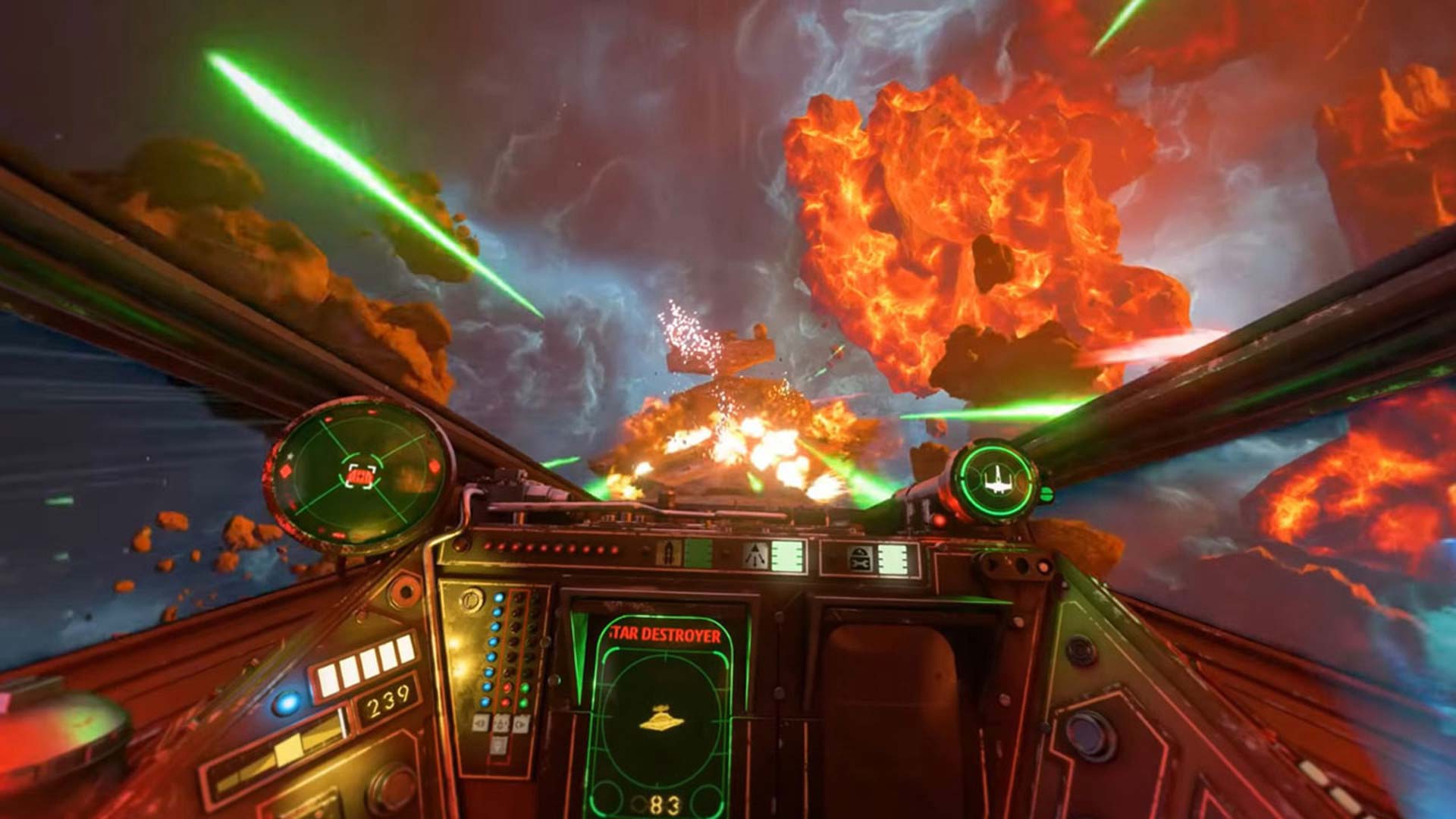Toggle the green indicator lamp near the red lights column

[525, 689]
